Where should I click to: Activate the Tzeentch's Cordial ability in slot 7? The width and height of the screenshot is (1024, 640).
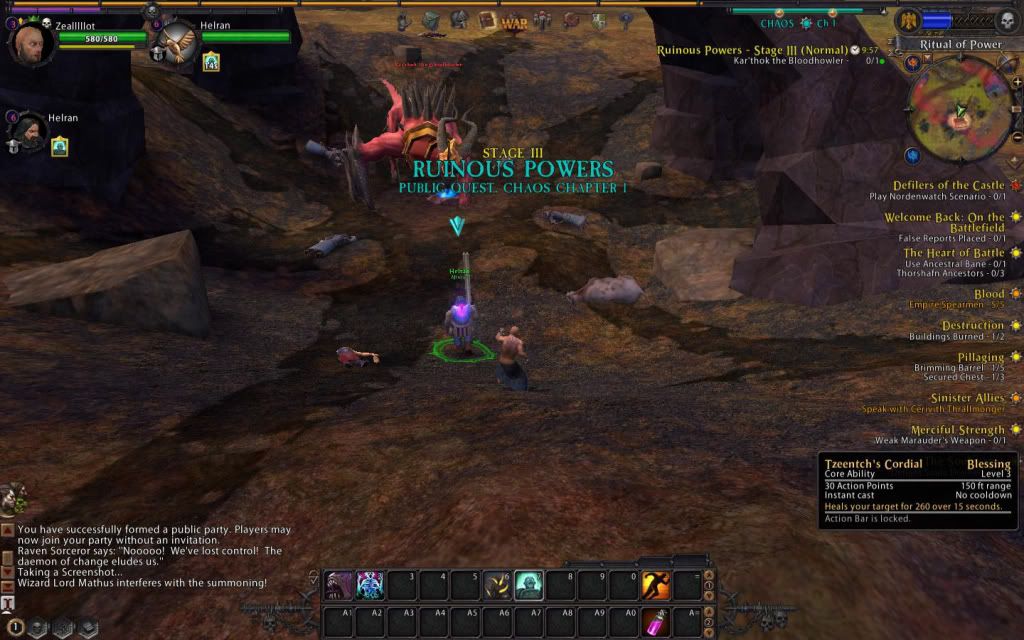[x=528, y=585]
